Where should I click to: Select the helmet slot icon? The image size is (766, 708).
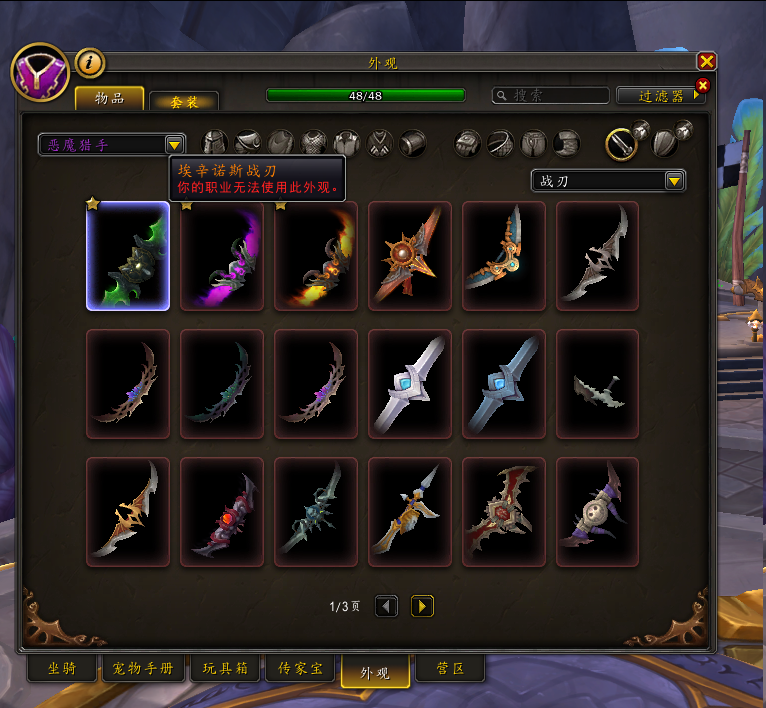tap(215, 143)
